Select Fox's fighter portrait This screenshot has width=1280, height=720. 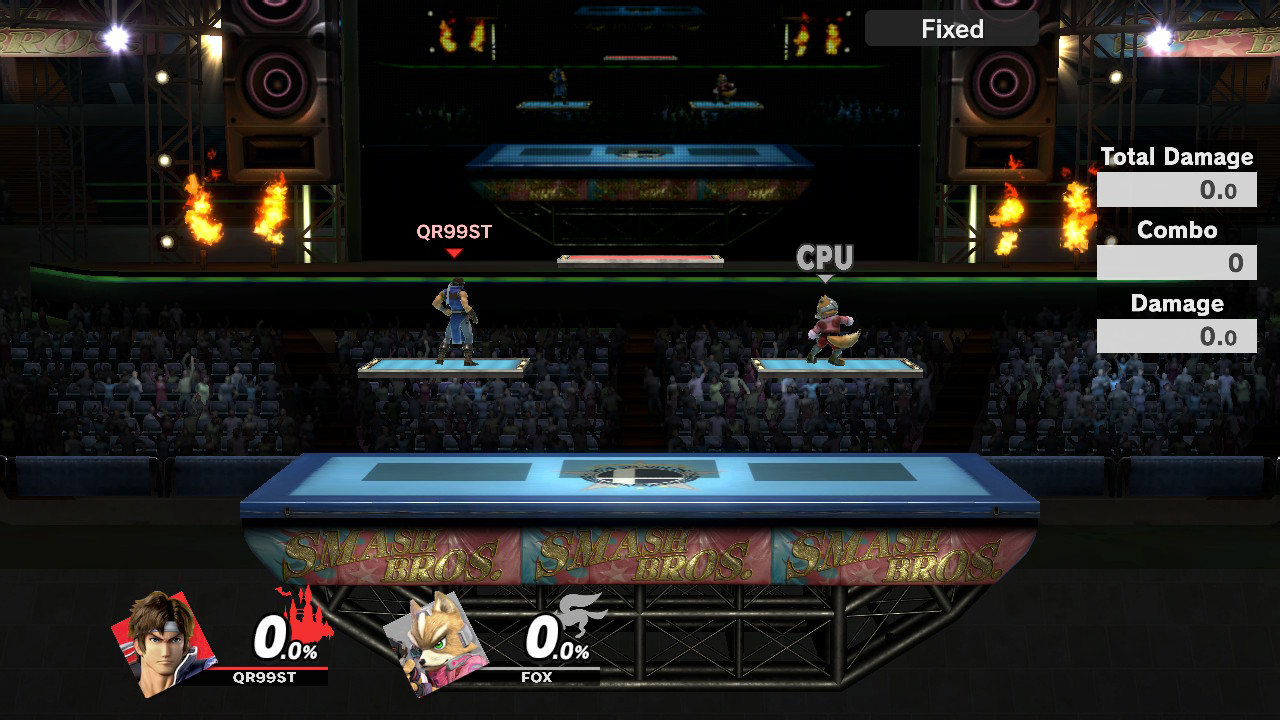436,641
